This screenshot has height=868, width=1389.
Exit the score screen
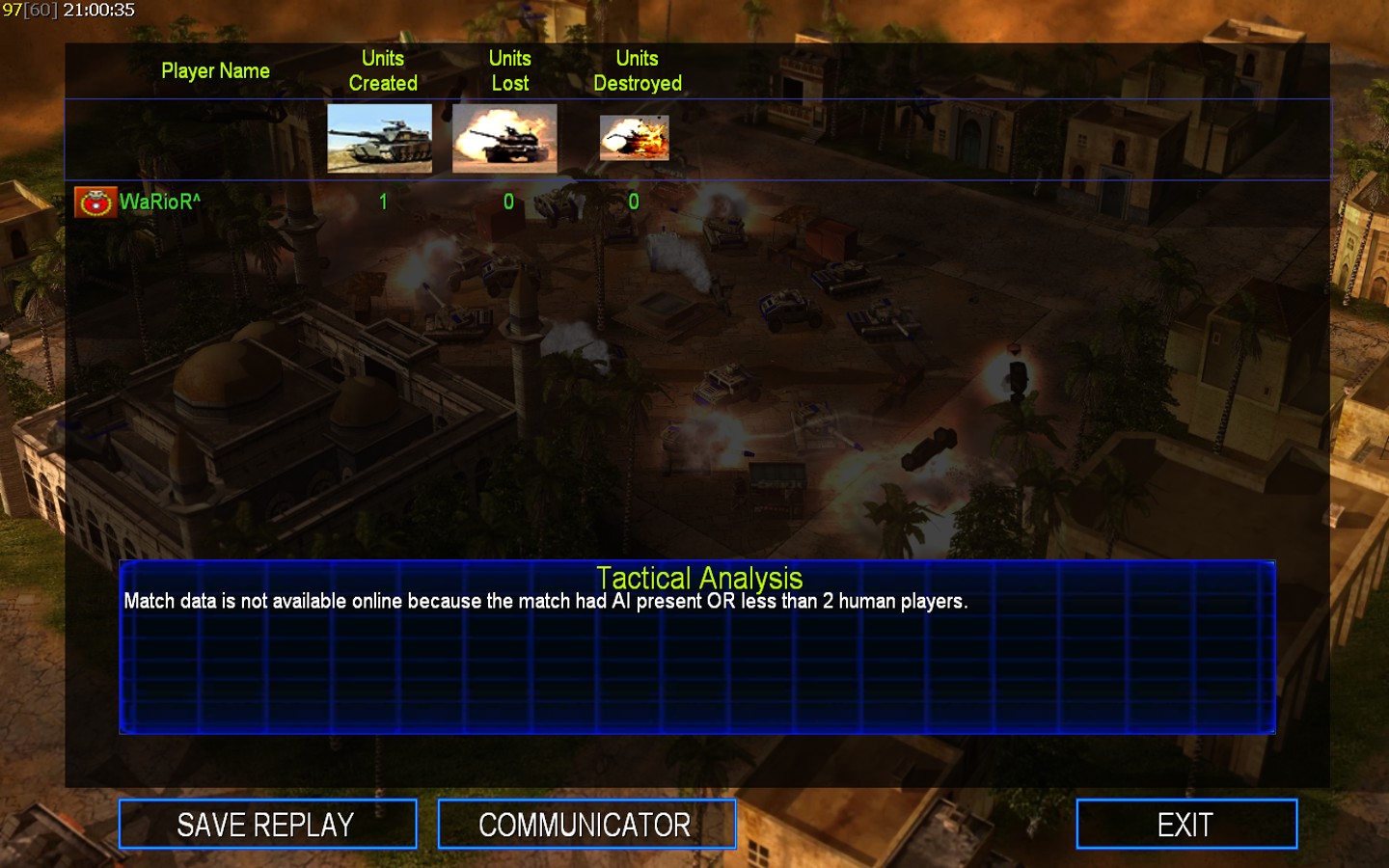coord(1185,825)
